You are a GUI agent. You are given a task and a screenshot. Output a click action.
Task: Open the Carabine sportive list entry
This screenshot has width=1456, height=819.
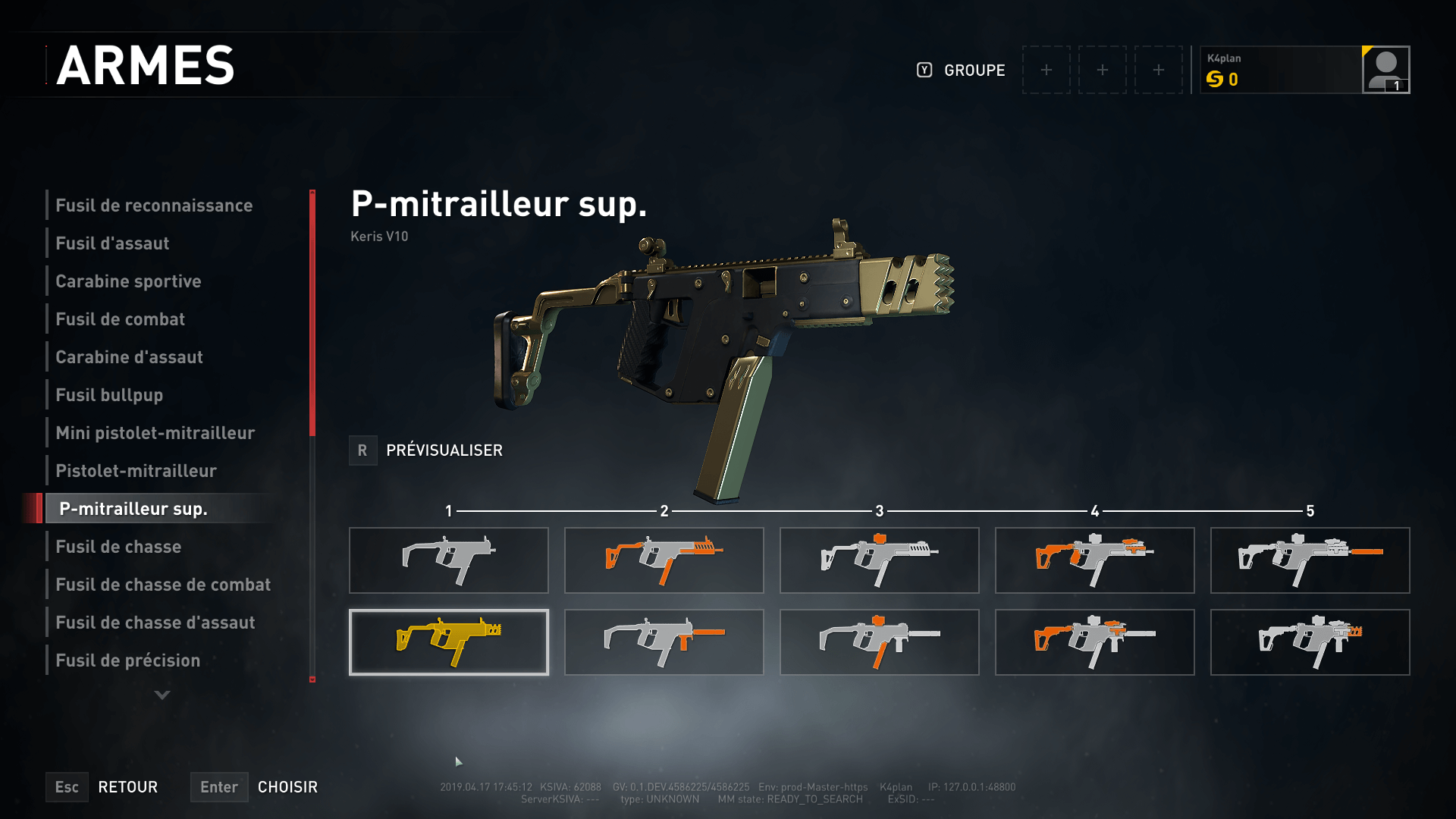[128, 281]
